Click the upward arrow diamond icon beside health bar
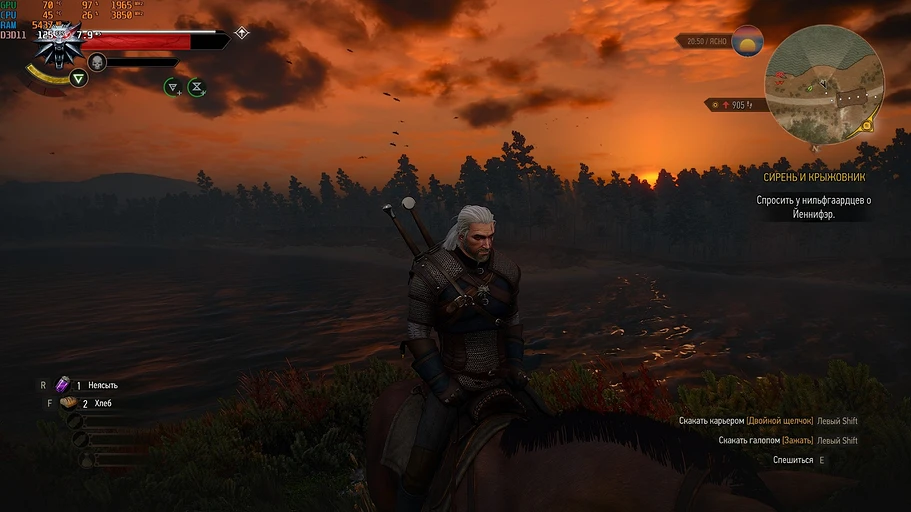 tap(241, 33)
